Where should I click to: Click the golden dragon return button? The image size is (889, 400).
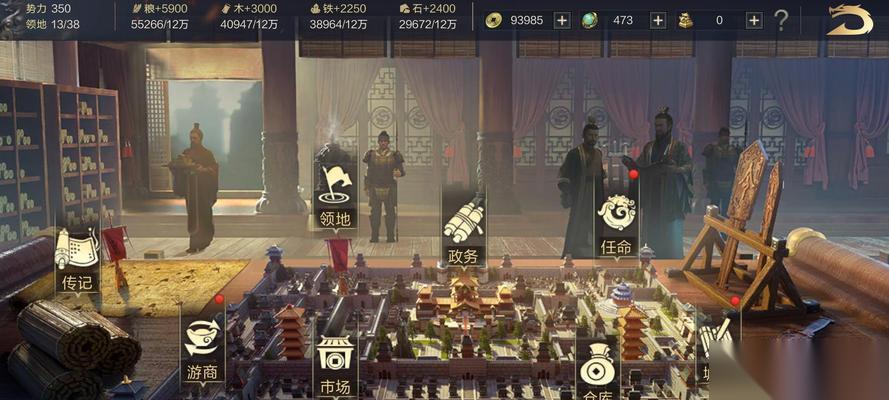[x=849, y=19]
